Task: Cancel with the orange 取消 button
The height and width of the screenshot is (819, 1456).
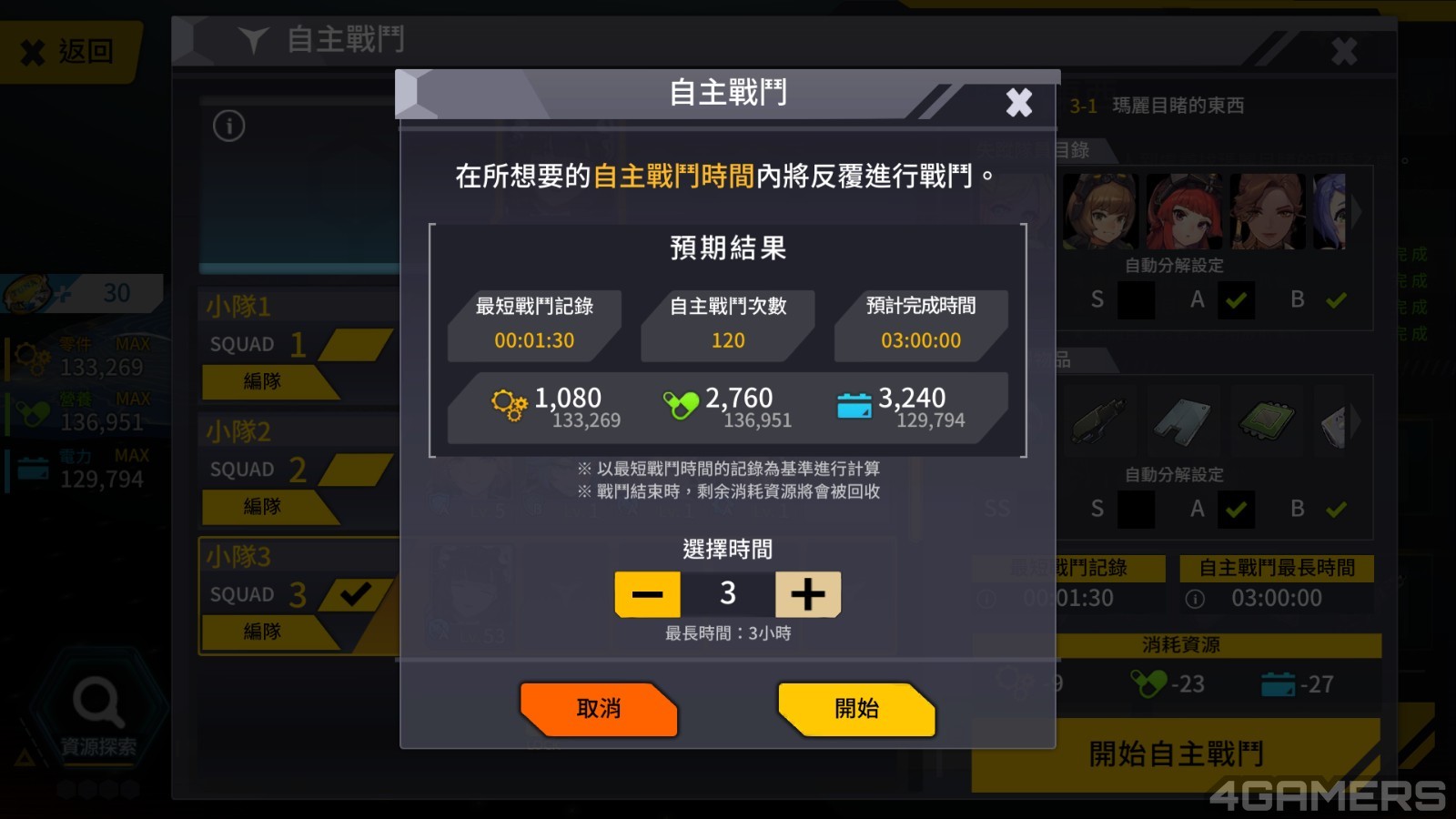Action: [598, 709]
